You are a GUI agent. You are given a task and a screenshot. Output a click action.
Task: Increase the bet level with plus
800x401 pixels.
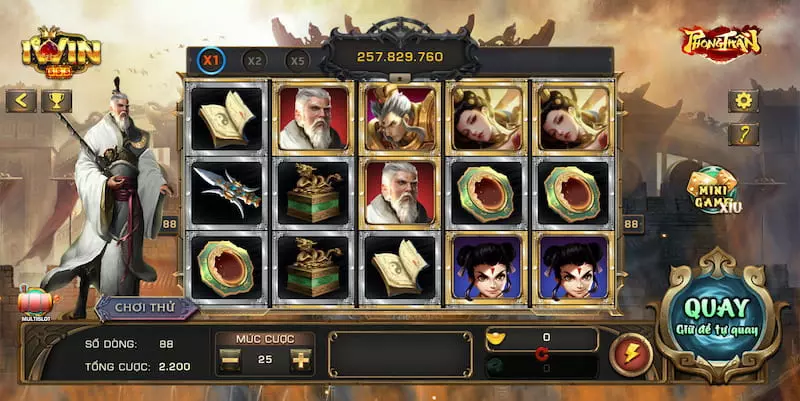point(300,359)
